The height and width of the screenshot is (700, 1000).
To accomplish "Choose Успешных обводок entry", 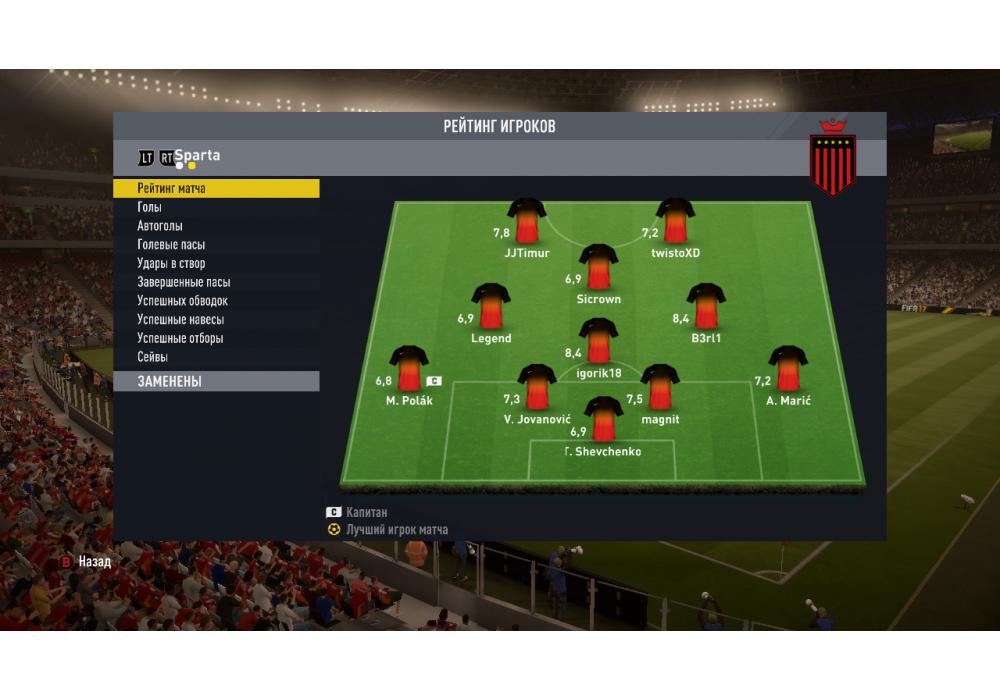I will pos(215,301).
